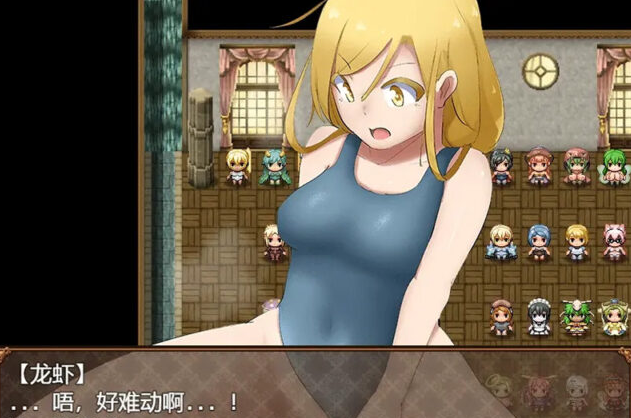Advance the 龙虾 dialogue message box
The height and width of the screenshot is (418, 631).
point(315,385)
